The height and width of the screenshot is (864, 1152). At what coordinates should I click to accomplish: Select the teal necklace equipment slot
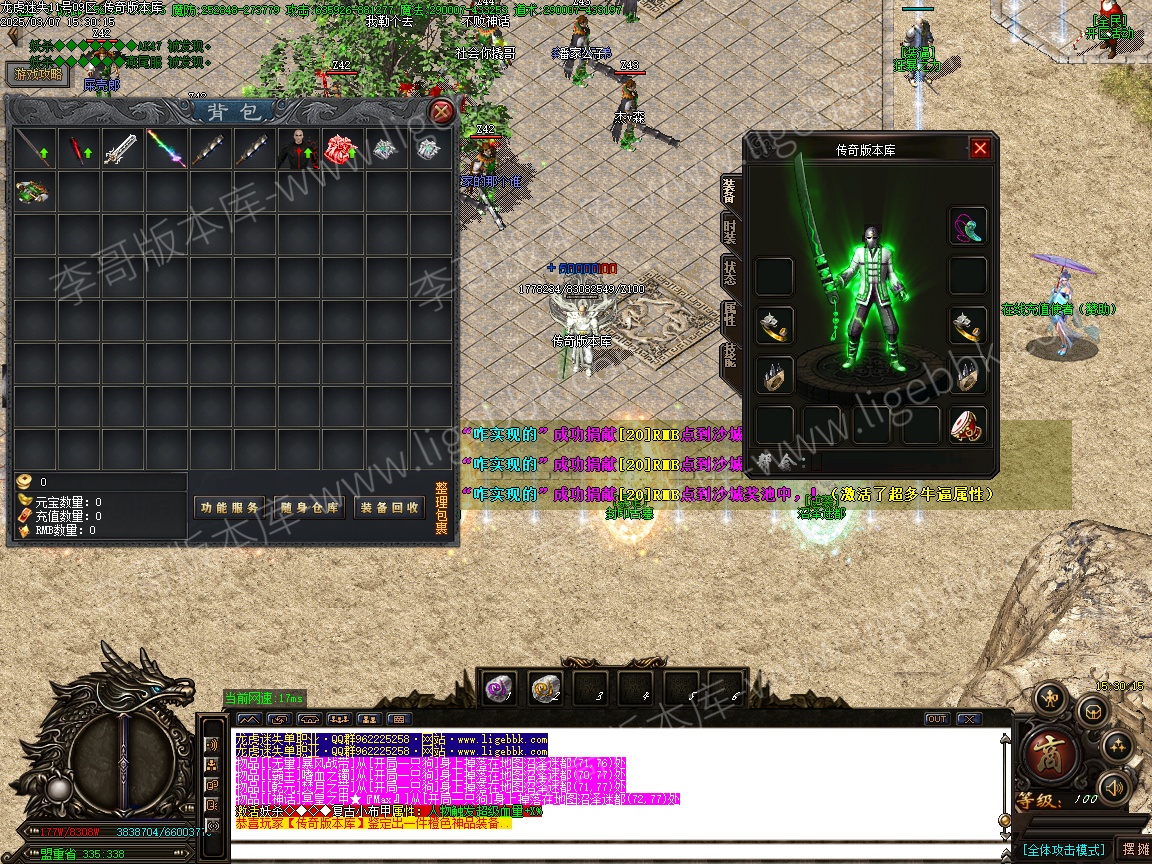point(967,226)
